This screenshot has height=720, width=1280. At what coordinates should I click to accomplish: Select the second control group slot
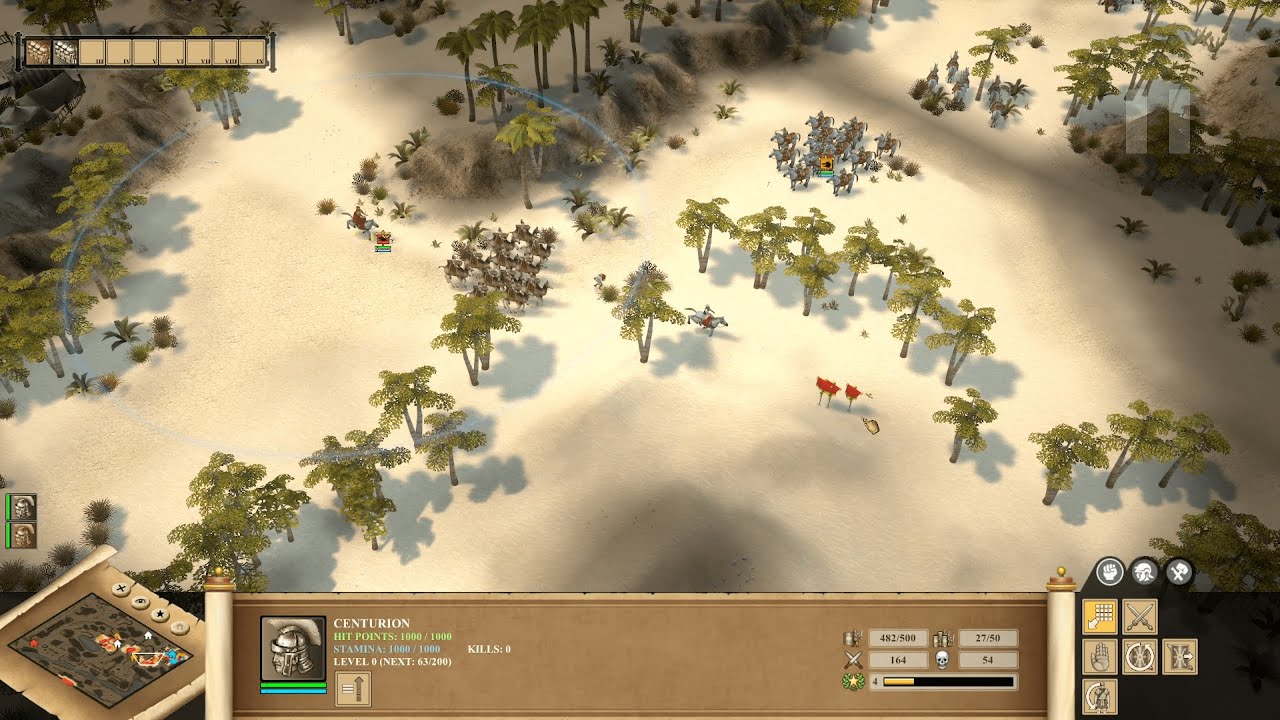pyautogui.click(x=65, y=52)
